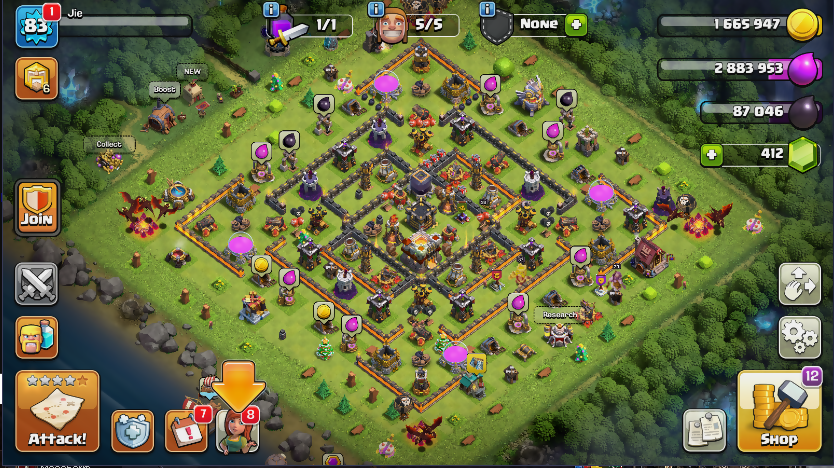Open the Attack! map button
This screenshot has width=834, height=468.
(57, 410)
